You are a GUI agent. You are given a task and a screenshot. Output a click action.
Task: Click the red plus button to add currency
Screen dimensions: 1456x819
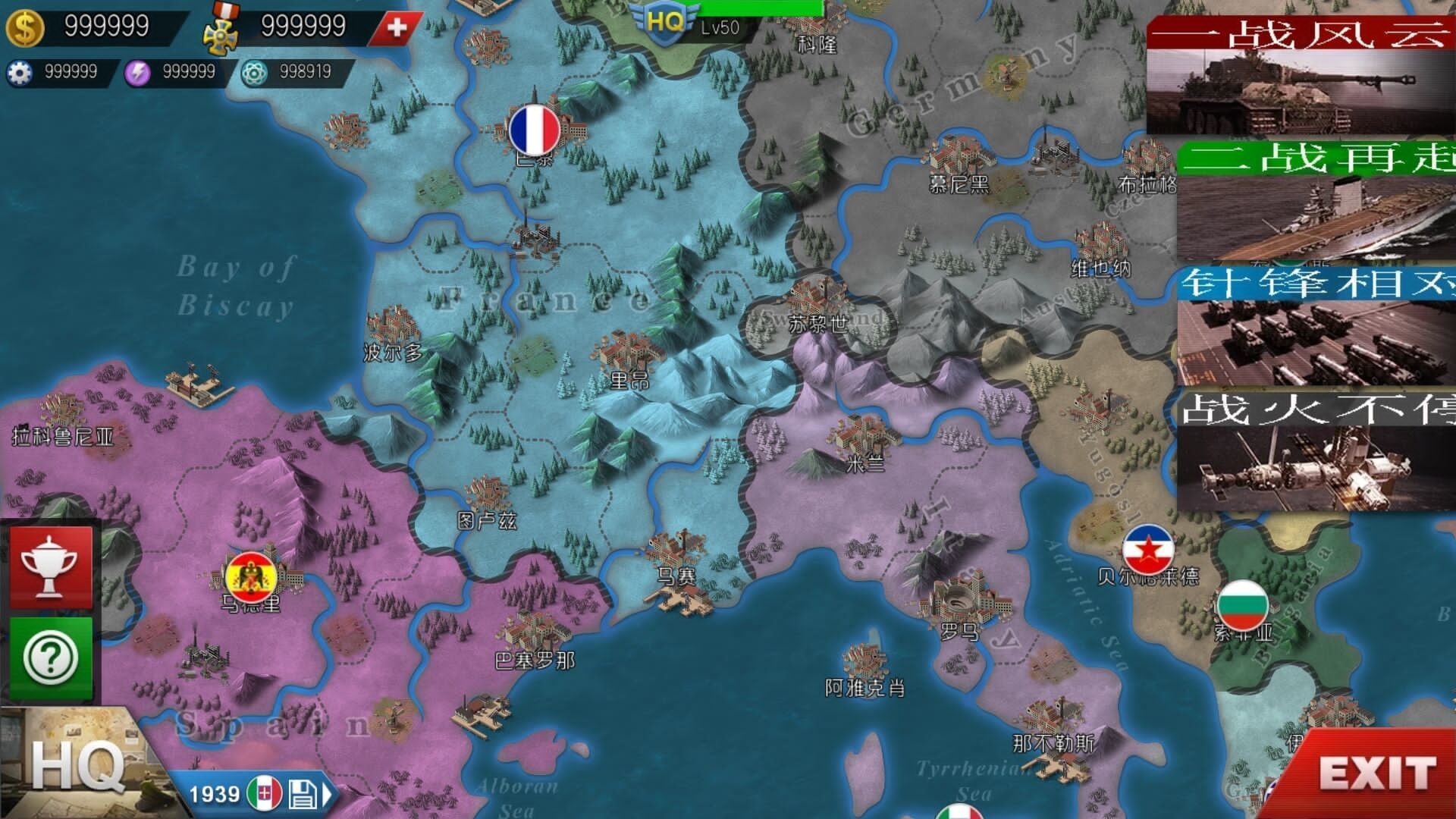pyautogui.click(x=395, y=25)
